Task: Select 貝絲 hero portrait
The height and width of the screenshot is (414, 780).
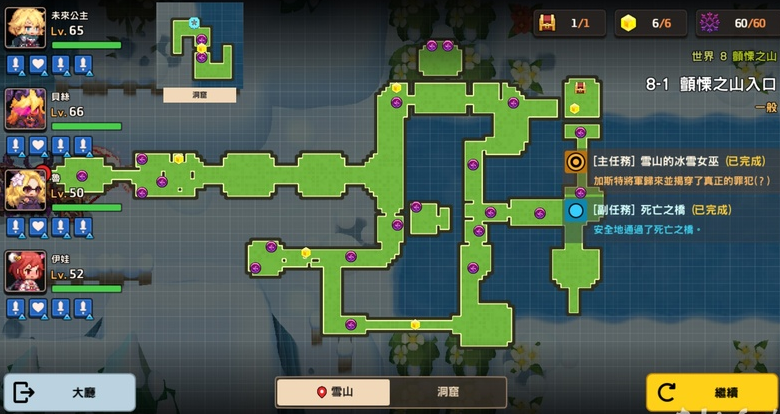Action: 26,109
